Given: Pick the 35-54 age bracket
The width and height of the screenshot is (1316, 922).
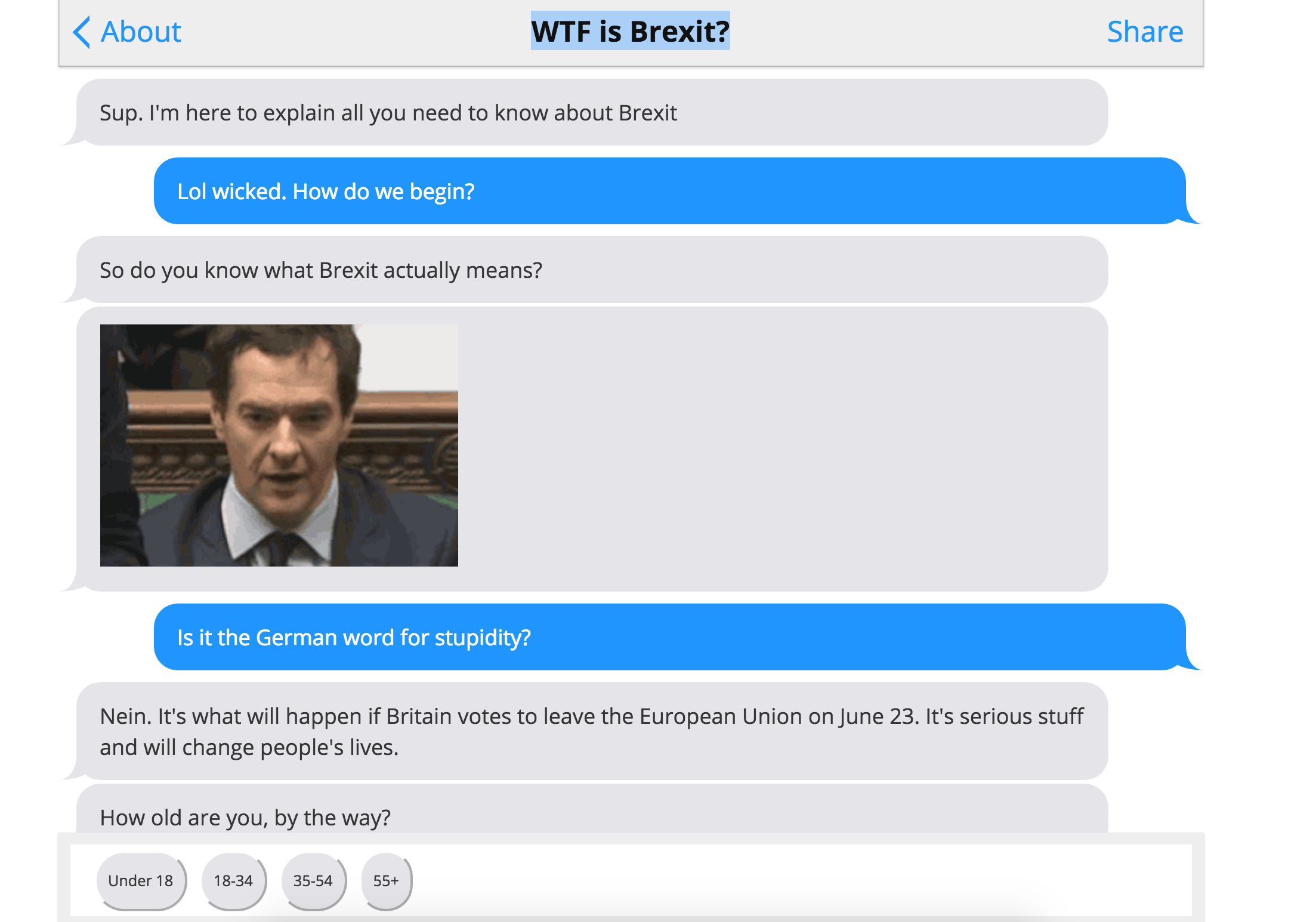Looking at the screenshot, I should coord(314,880).
